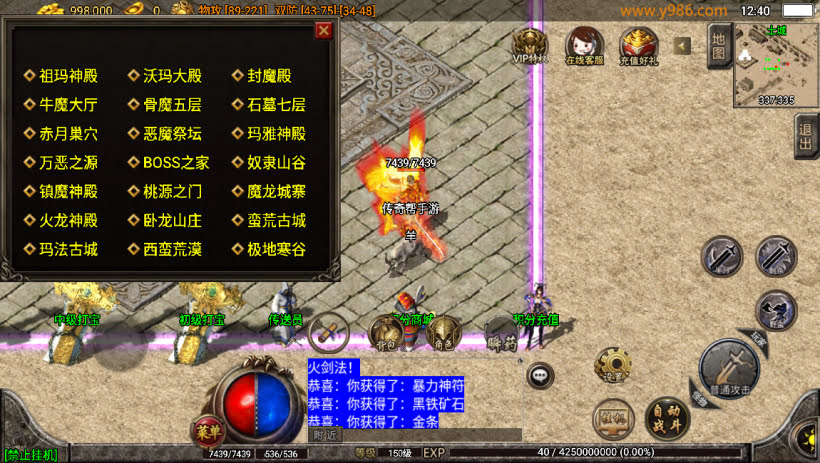The height and width of the screenshot is (463, 820).
Task: Teleport to 祖玛神殿
Action: 68,76
